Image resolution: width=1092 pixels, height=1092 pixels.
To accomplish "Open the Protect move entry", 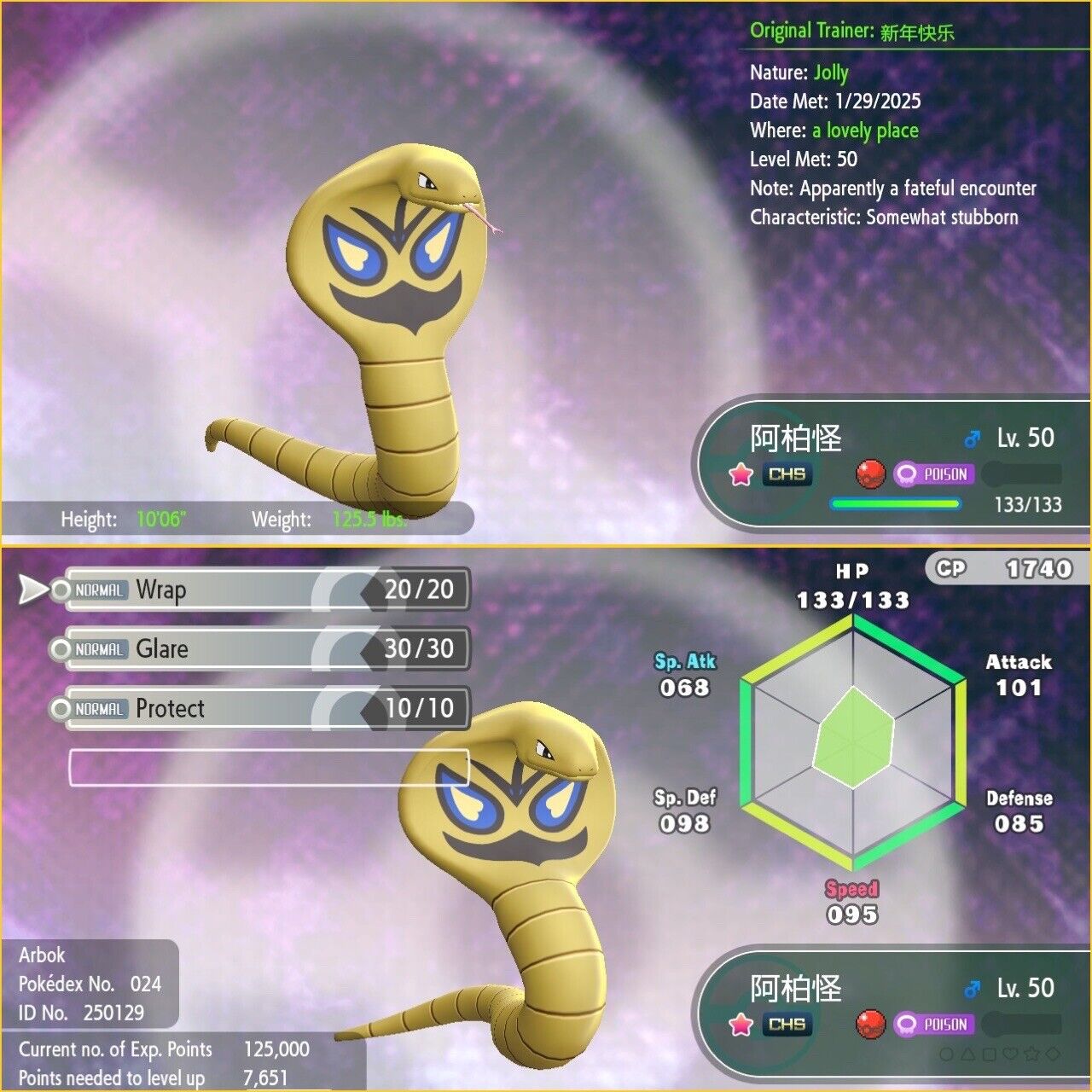I will 256,708.
